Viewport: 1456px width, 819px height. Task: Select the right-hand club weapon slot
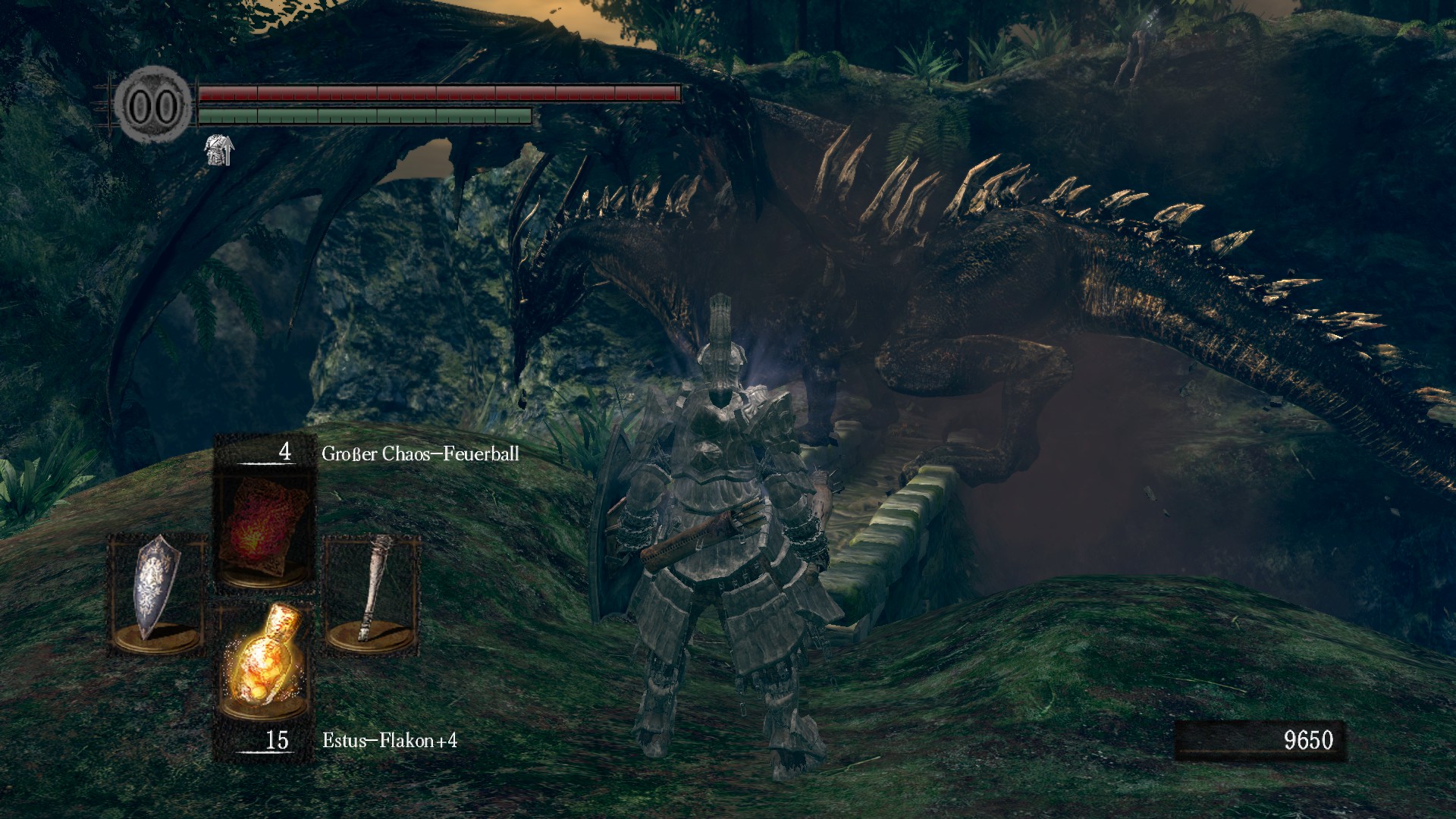click(372, 593)
